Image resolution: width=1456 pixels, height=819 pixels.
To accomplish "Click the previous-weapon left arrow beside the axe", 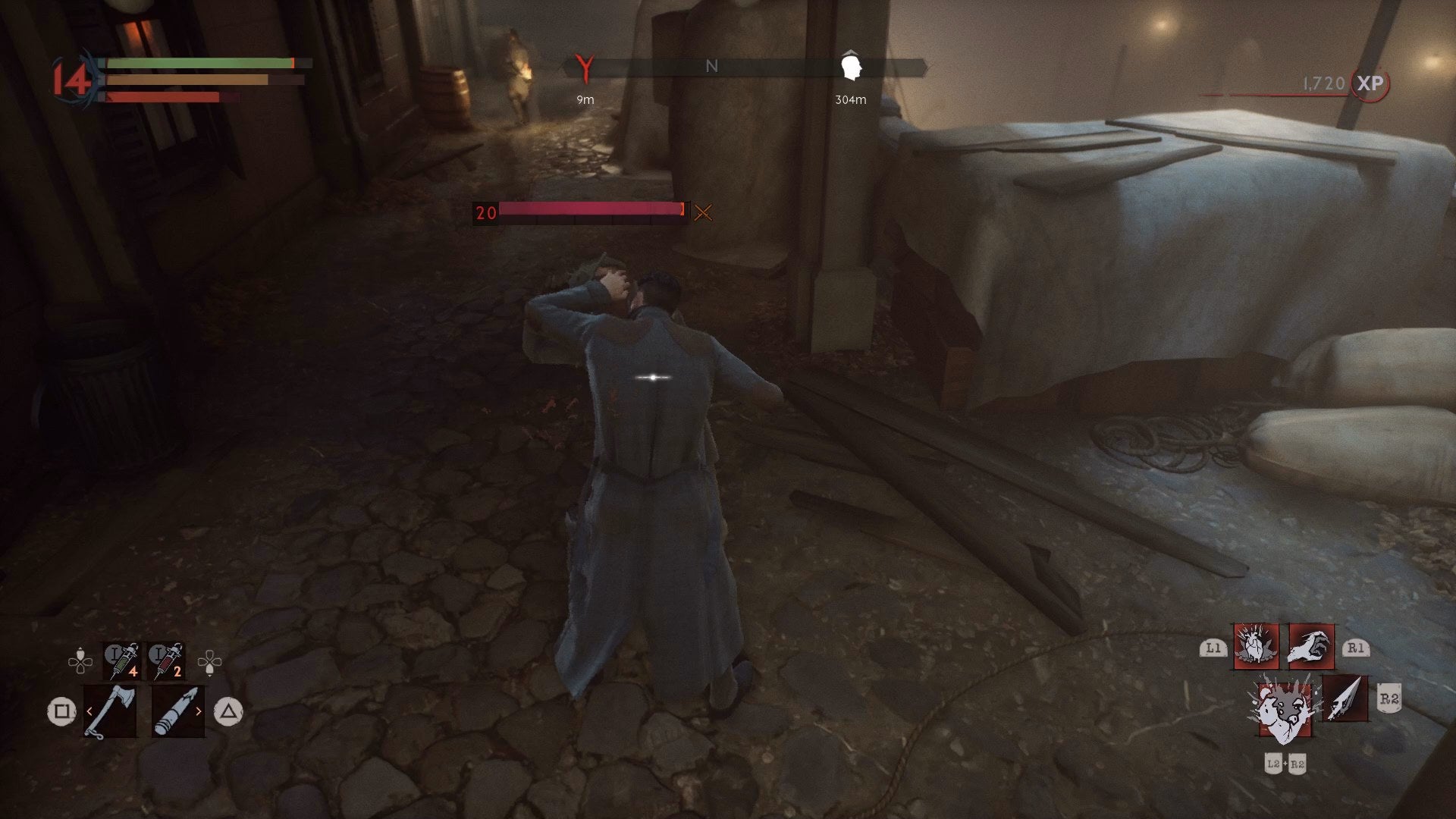I will (x=89, y=711).
